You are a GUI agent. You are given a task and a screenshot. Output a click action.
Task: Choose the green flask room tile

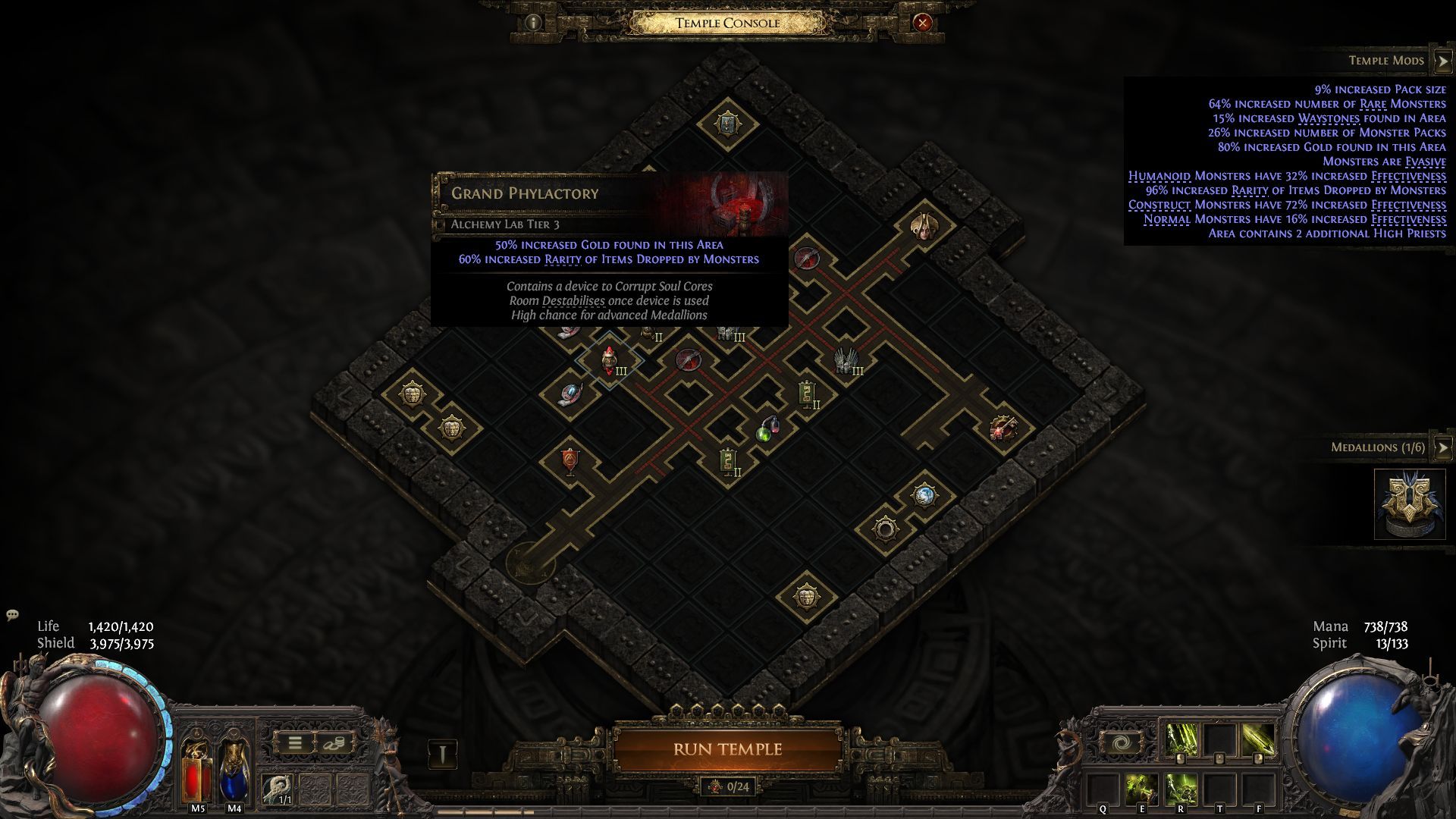point(766,432)
